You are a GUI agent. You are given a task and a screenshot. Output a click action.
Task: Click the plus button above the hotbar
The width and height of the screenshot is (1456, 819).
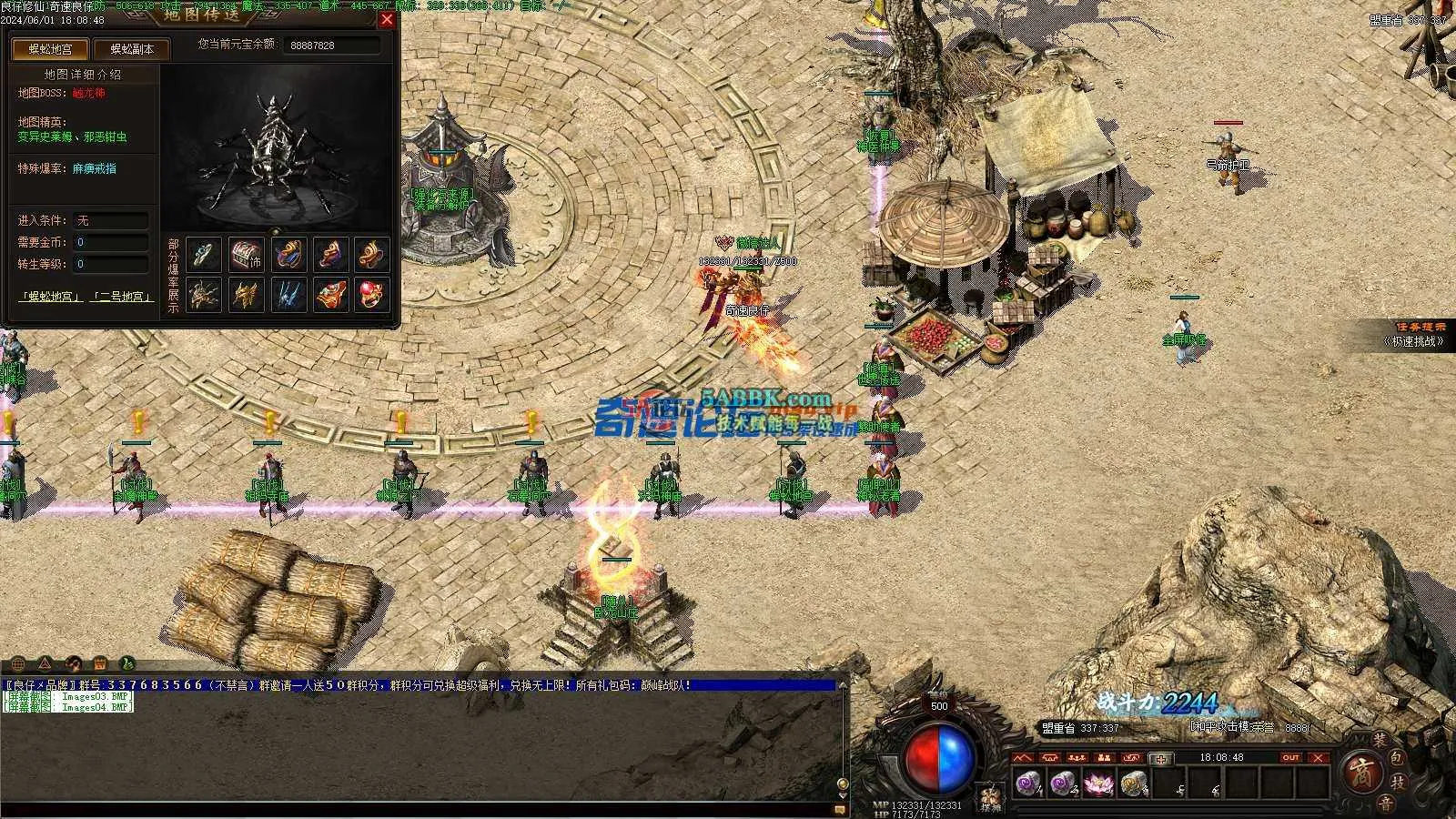1159,758
